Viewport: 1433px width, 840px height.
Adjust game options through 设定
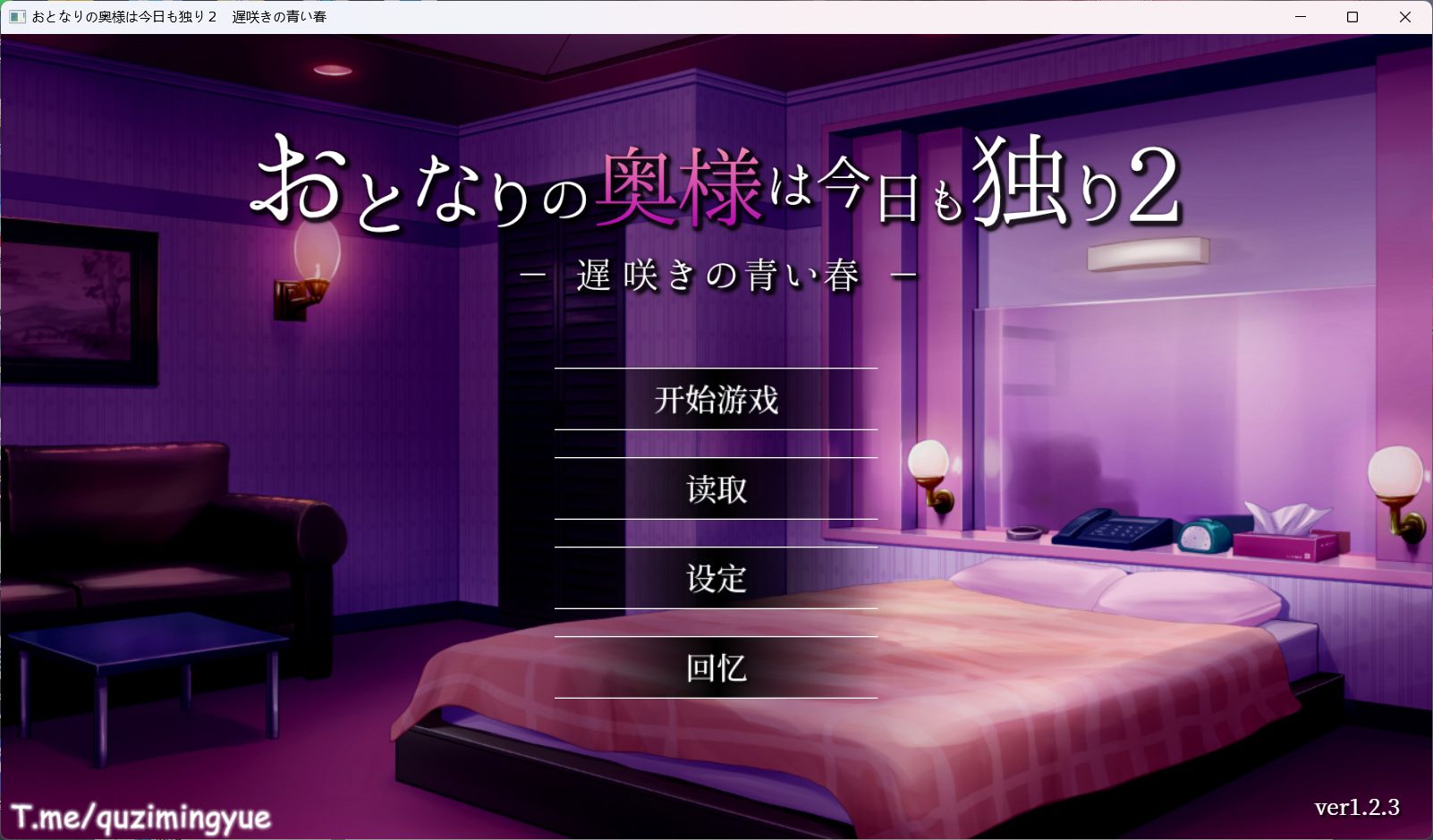(x=715, y=580)
